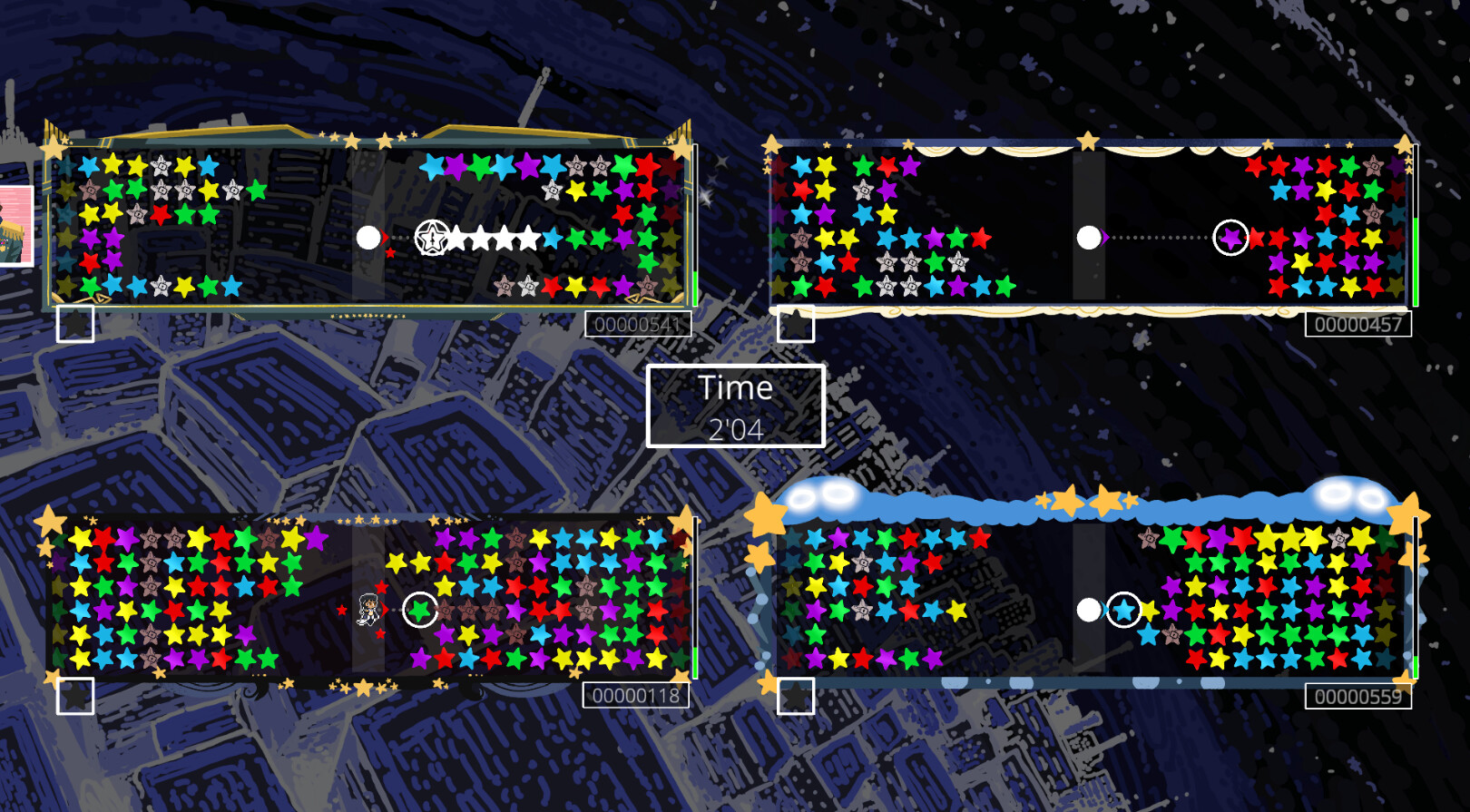1470x812 pixels.
Task: Toggle the stored-star box under the bottom-left board
Action: (77, 697)
